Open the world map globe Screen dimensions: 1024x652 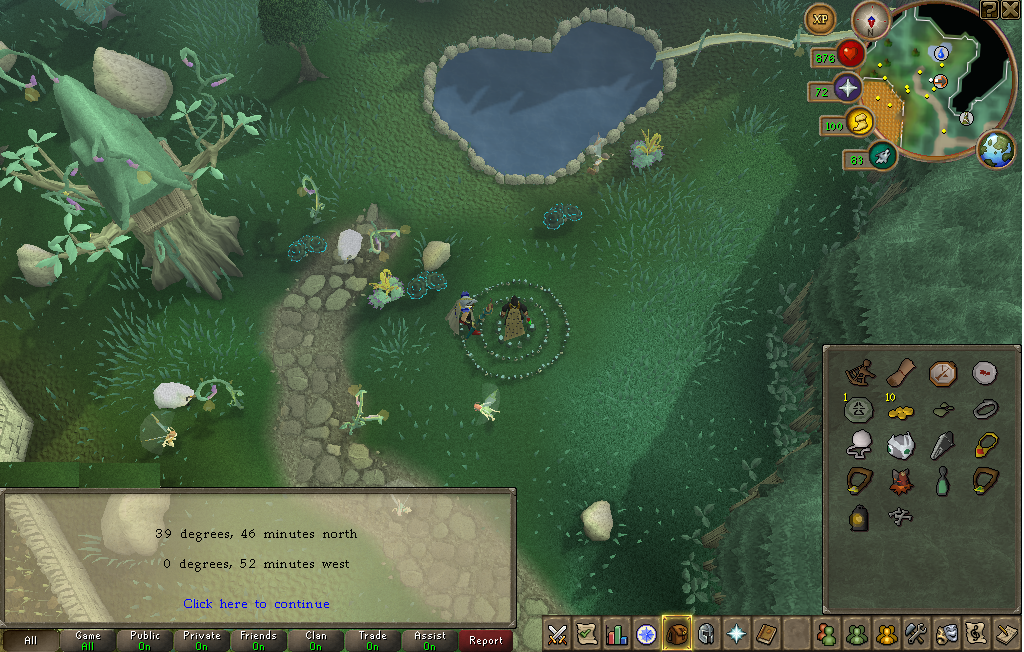pyautogui.click(x=996, y=149)
